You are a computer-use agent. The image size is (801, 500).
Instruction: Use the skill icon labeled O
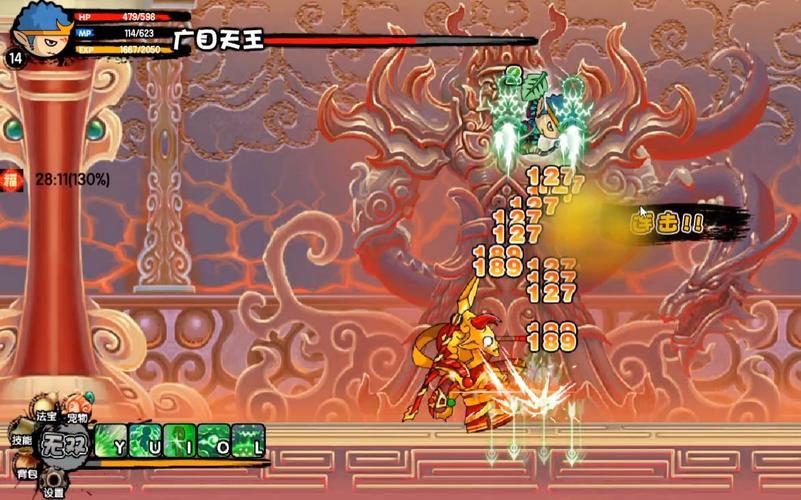214,441
